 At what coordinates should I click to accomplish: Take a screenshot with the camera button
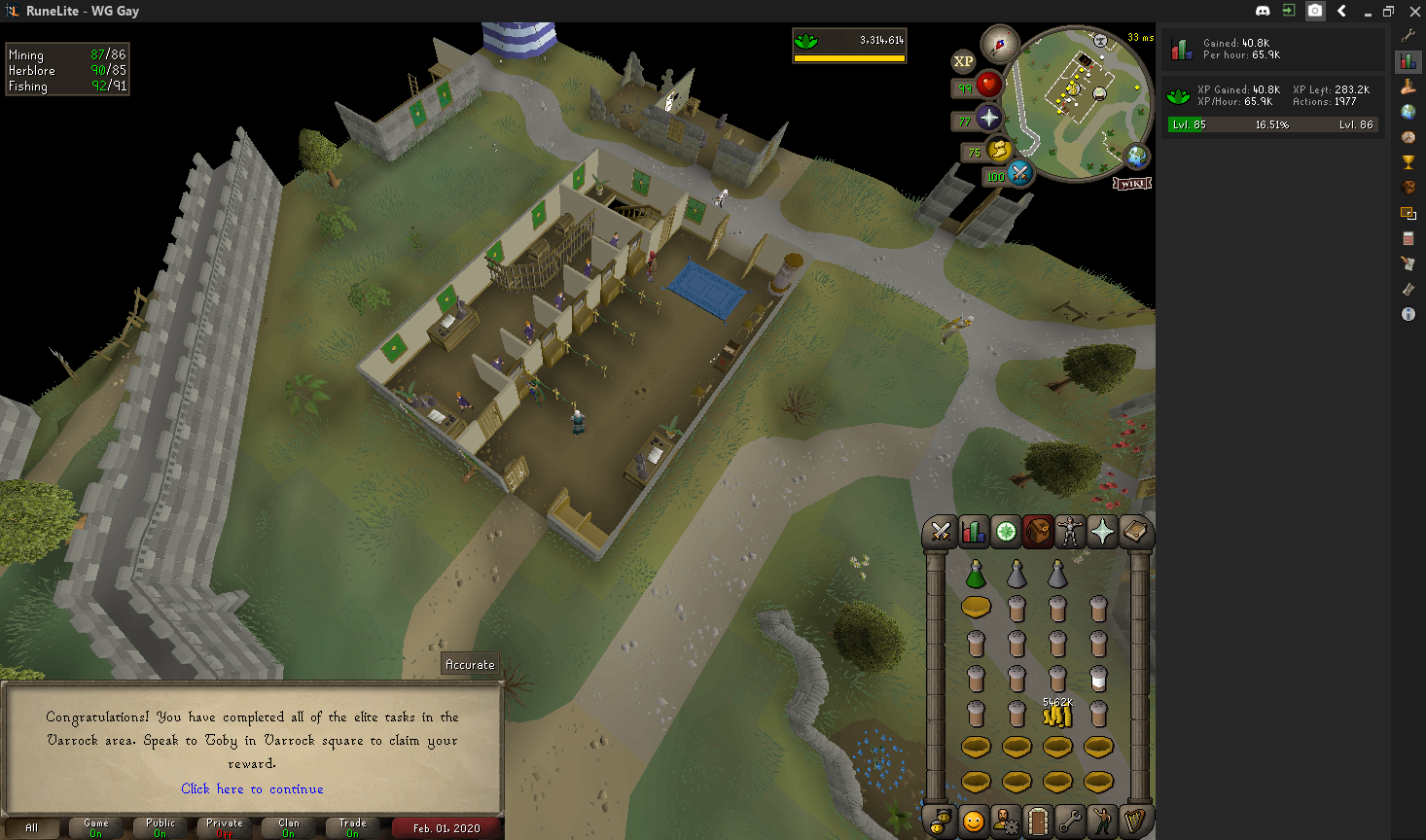pyautogui.click(x=1315, y=11)
